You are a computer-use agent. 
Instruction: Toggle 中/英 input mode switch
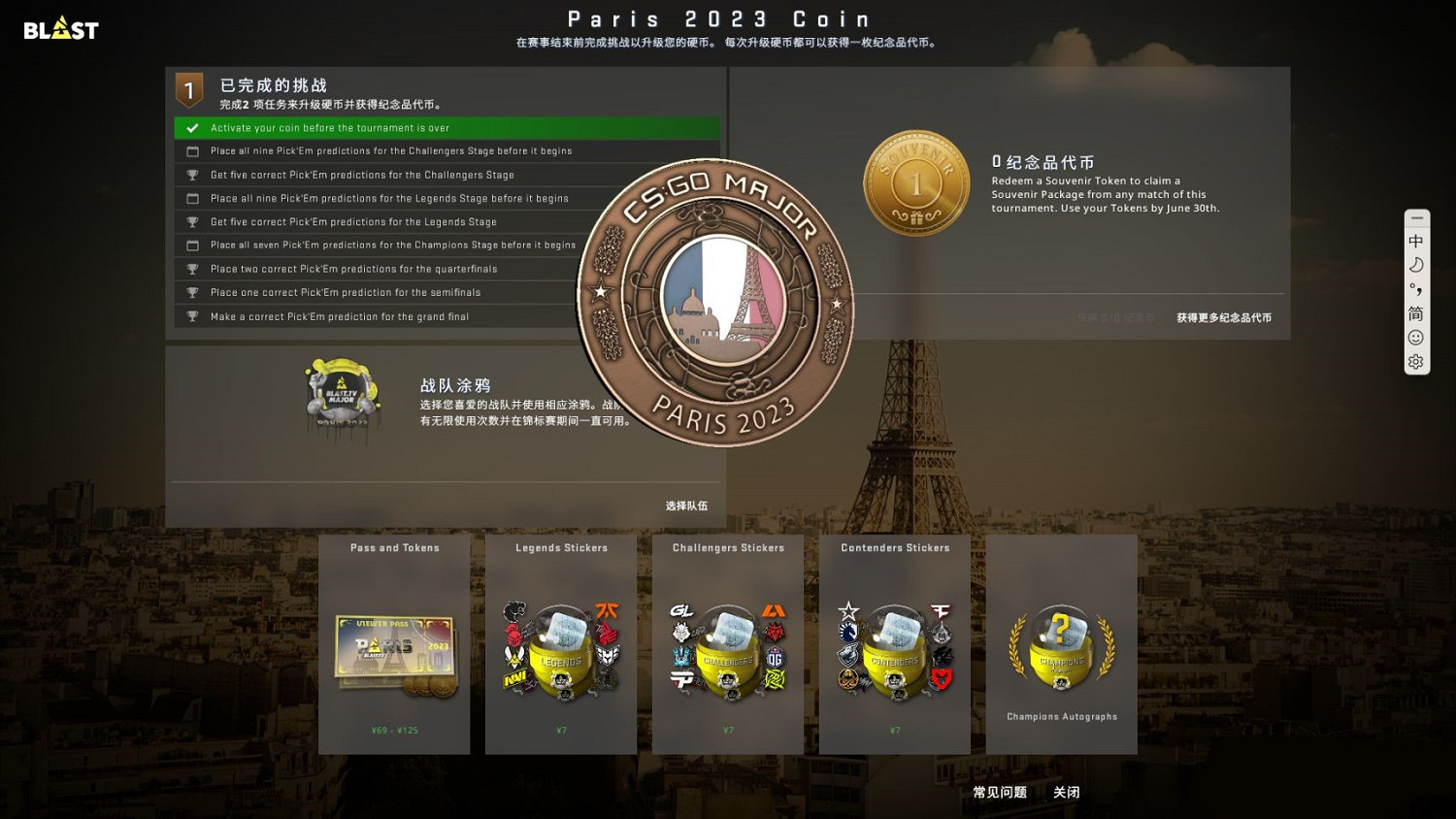point(1416,241)
